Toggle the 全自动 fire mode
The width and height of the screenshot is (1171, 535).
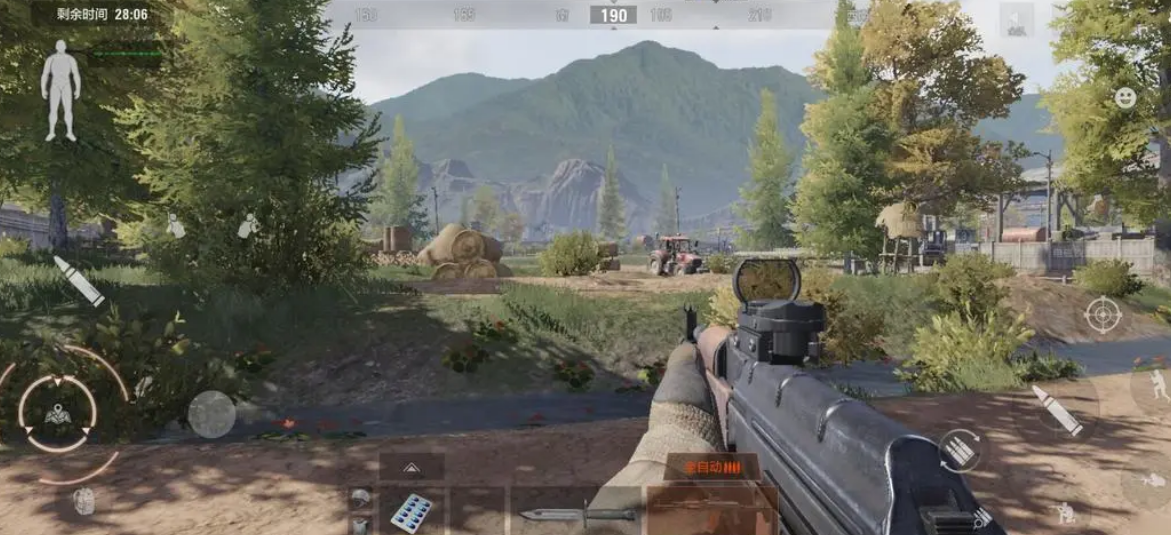710,467
